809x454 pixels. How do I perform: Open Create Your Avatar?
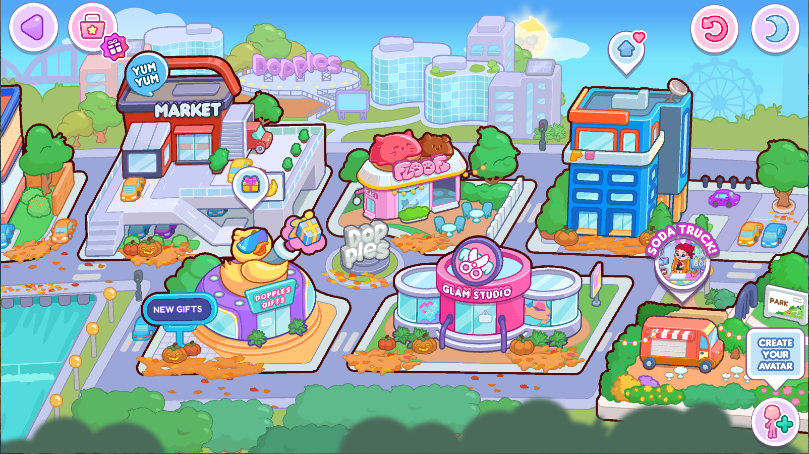tap(775, 355)
